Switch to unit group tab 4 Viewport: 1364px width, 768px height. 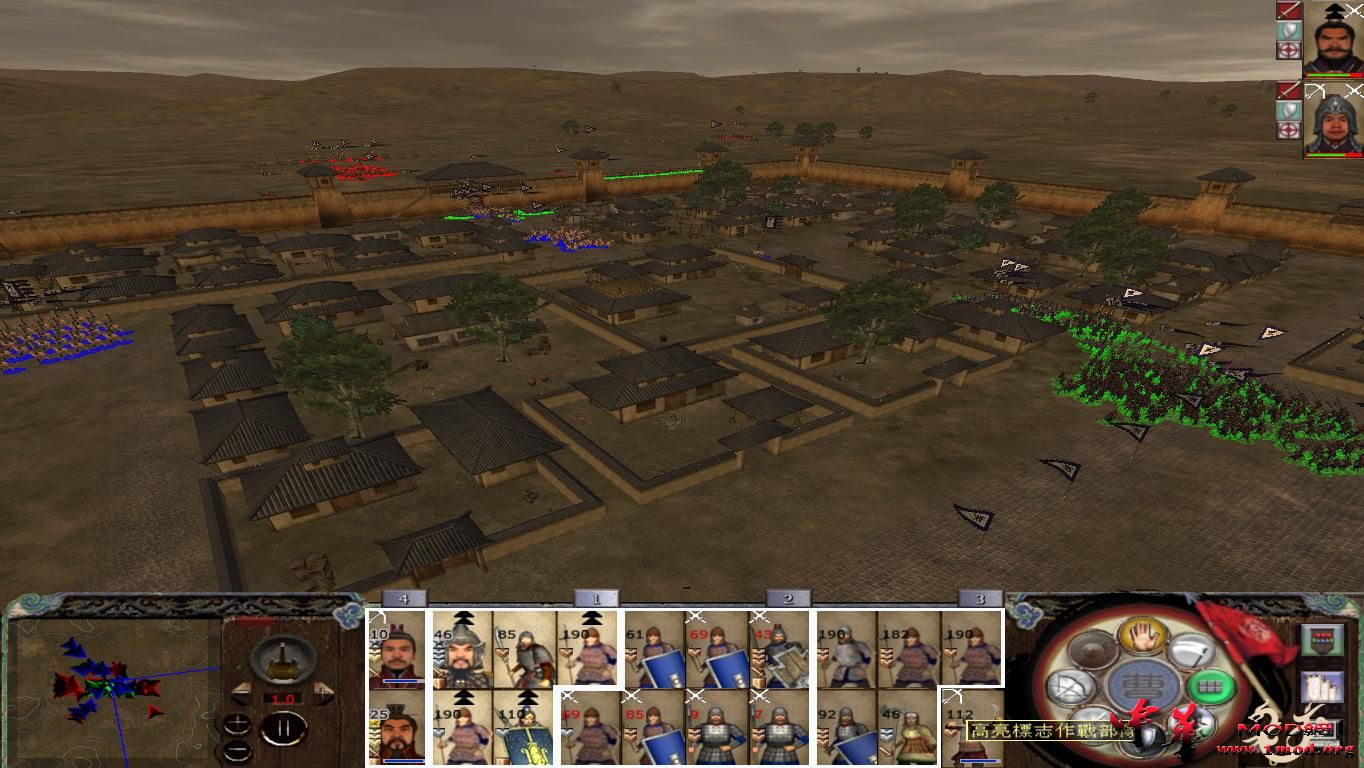click(x=404, y=598)
